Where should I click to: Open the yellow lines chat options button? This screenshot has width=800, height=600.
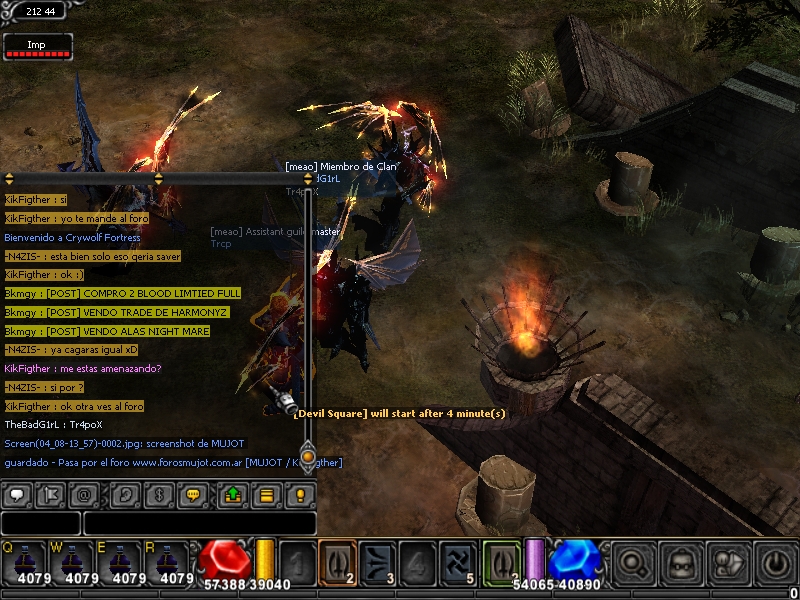point(266,494)
